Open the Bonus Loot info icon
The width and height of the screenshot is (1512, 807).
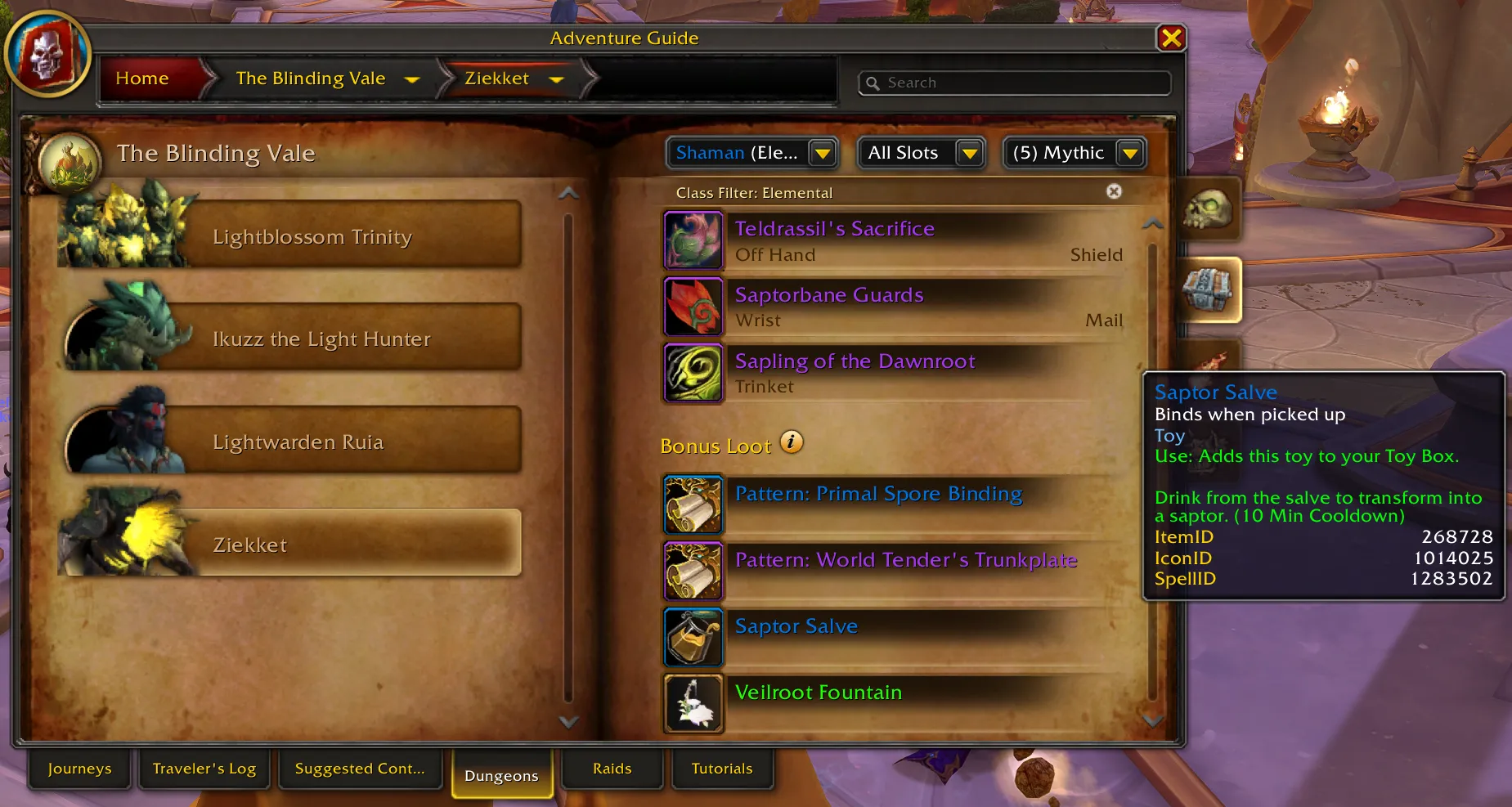coord(791,442)
